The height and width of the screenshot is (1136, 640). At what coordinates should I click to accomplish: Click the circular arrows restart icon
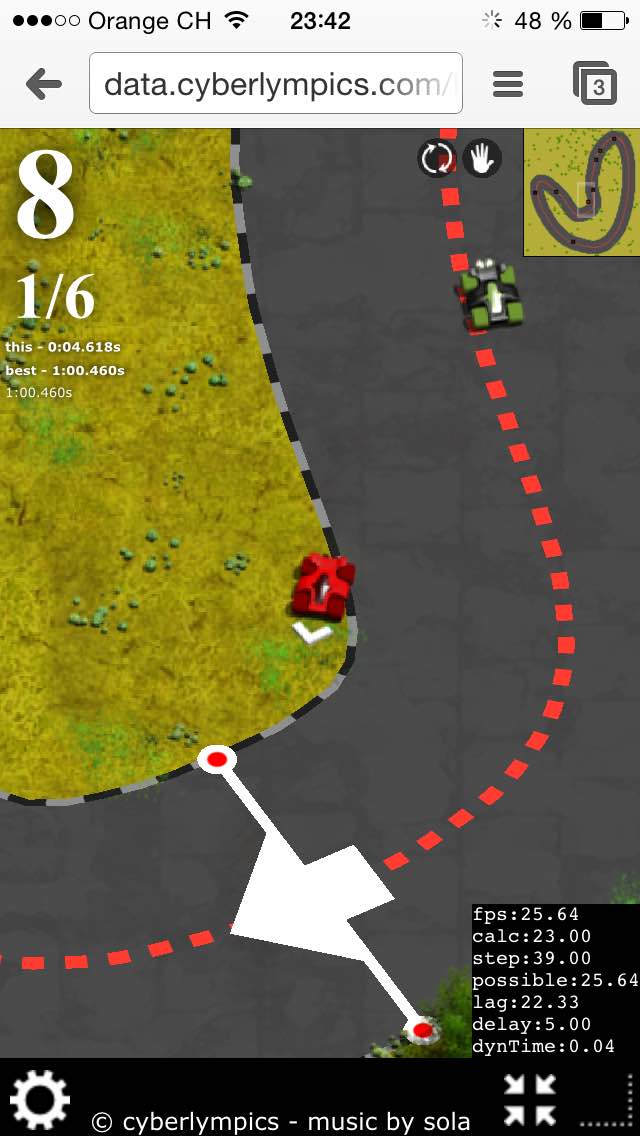[x=437, y=158]
